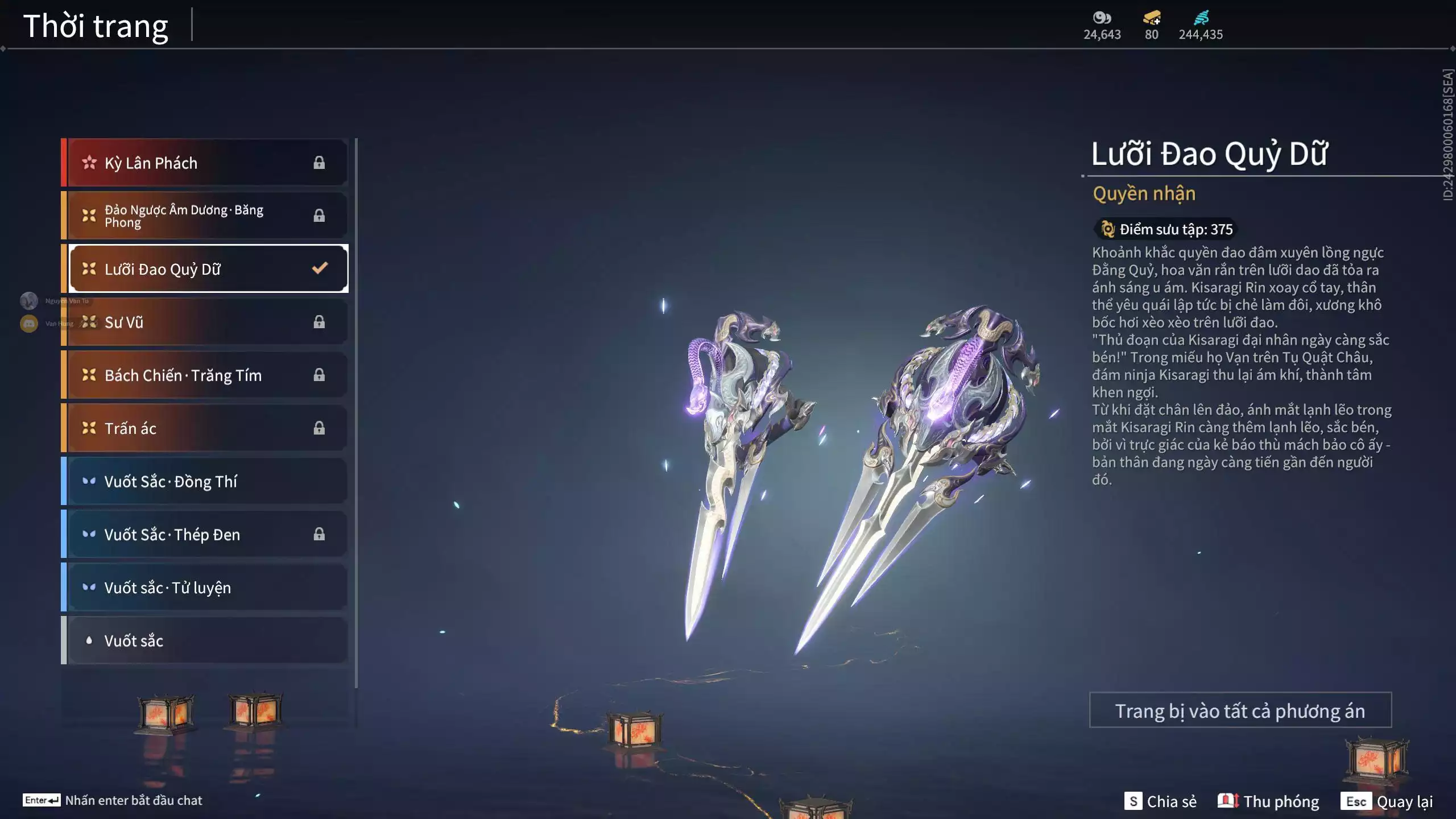This screenshot has height=819, width=1456.
Task: Pick the default Vuốt sắc skin
Action: 205,640
